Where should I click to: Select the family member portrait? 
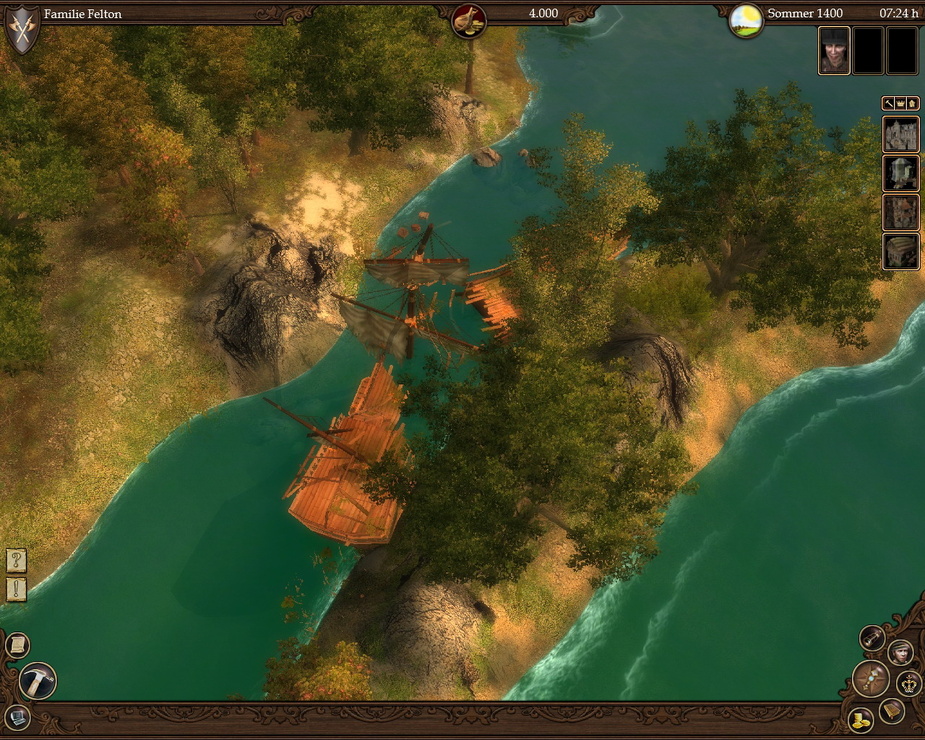coord(834,50)
